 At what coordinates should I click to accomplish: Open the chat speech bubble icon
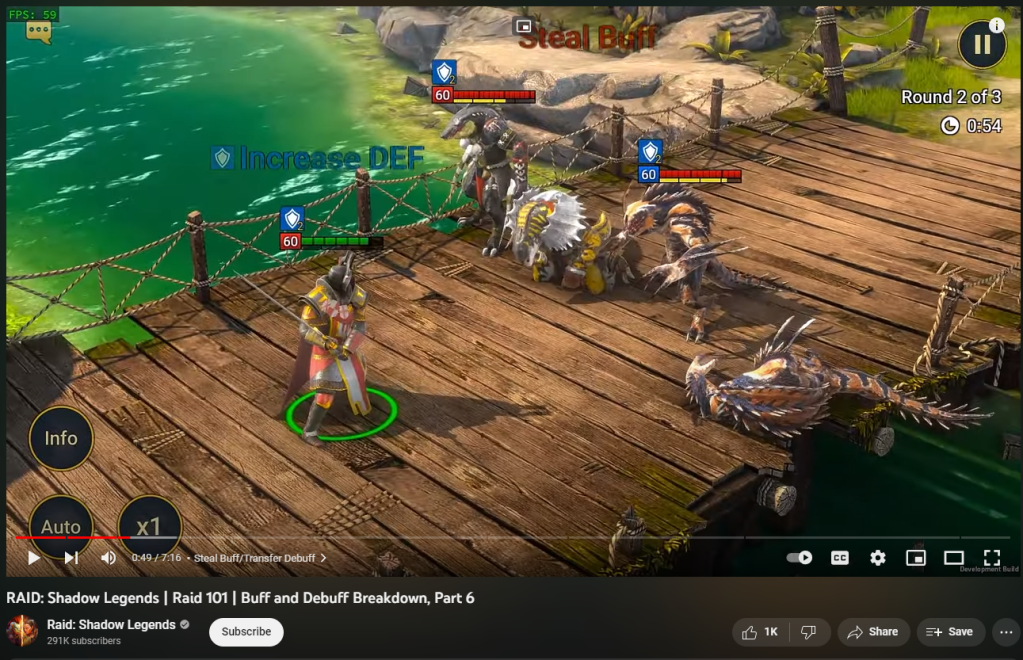(39, 32)
